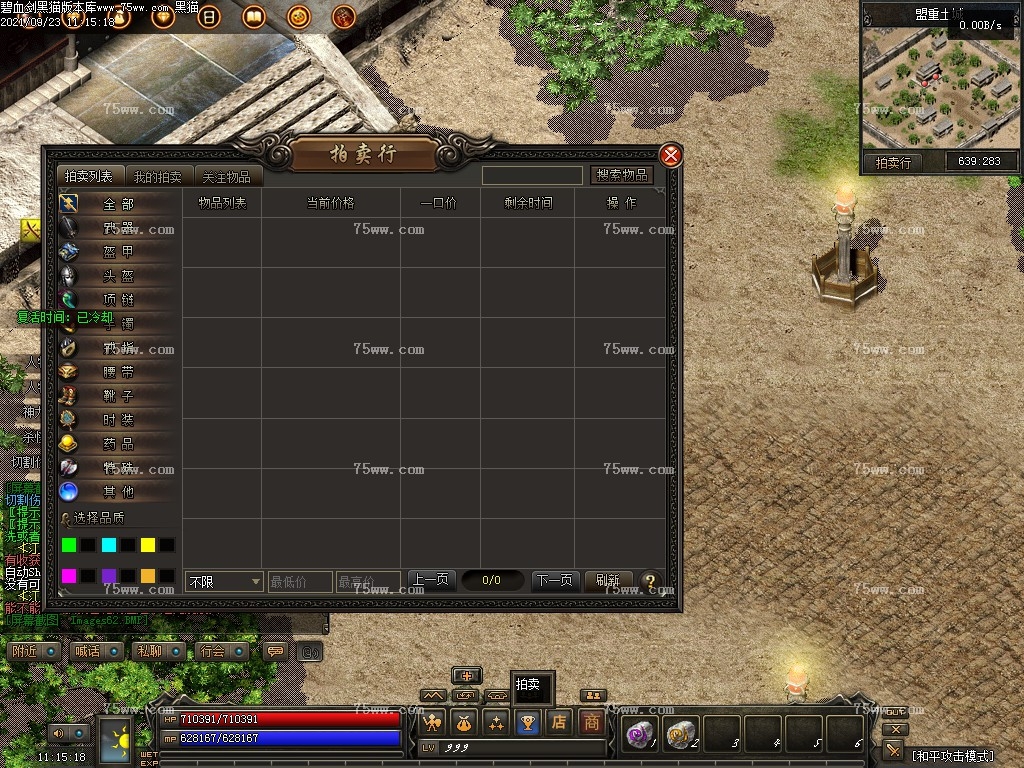Click the 搜索物品 search button

[621, 175]
